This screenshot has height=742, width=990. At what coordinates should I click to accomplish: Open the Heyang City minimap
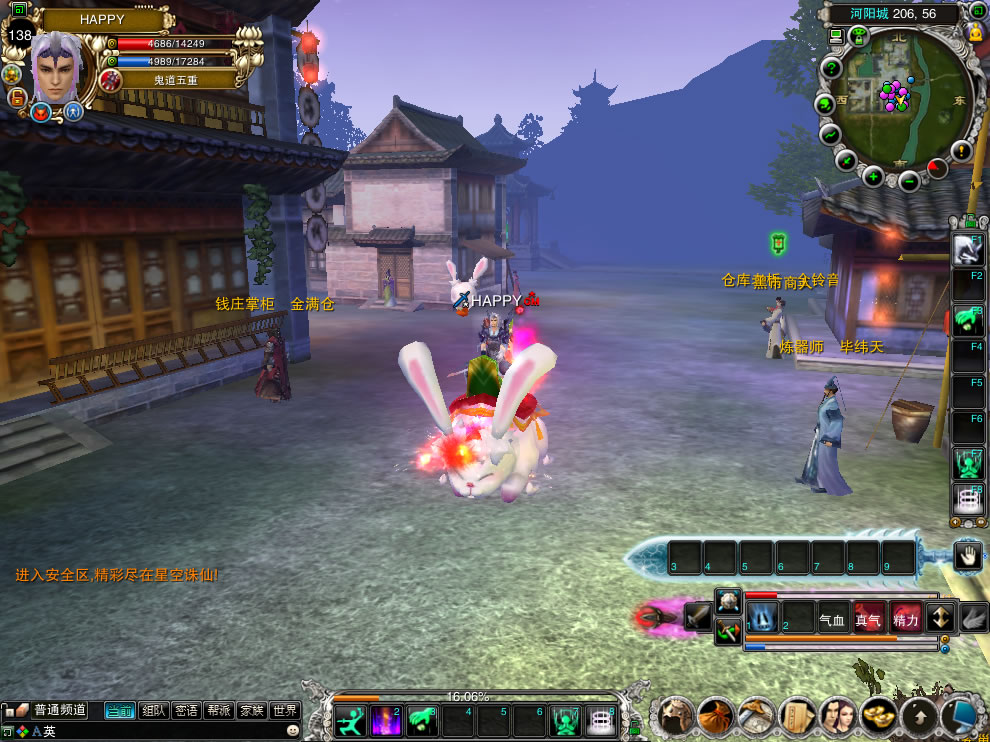[895, 96]
